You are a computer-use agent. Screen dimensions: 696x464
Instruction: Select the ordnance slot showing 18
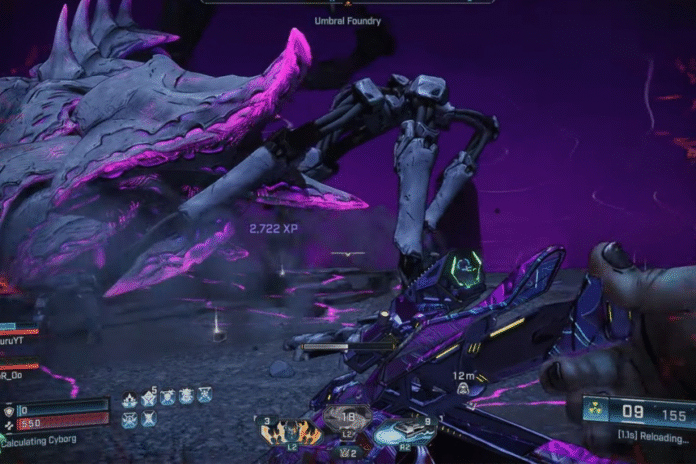[x=347, y=419]
